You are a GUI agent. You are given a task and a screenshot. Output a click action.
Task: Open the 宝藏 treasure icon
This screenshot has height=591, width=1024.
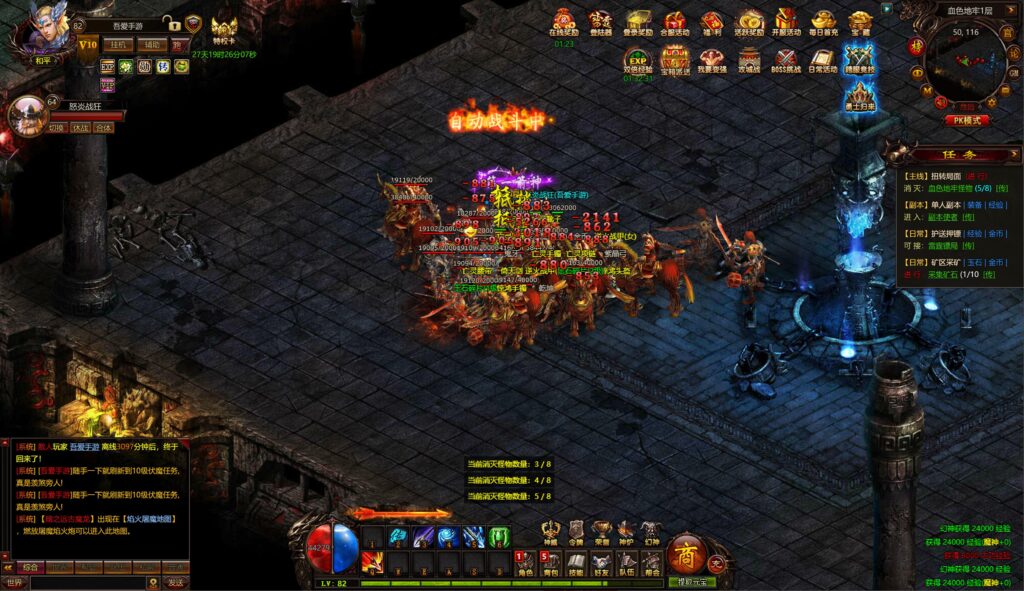coord(860,22)
